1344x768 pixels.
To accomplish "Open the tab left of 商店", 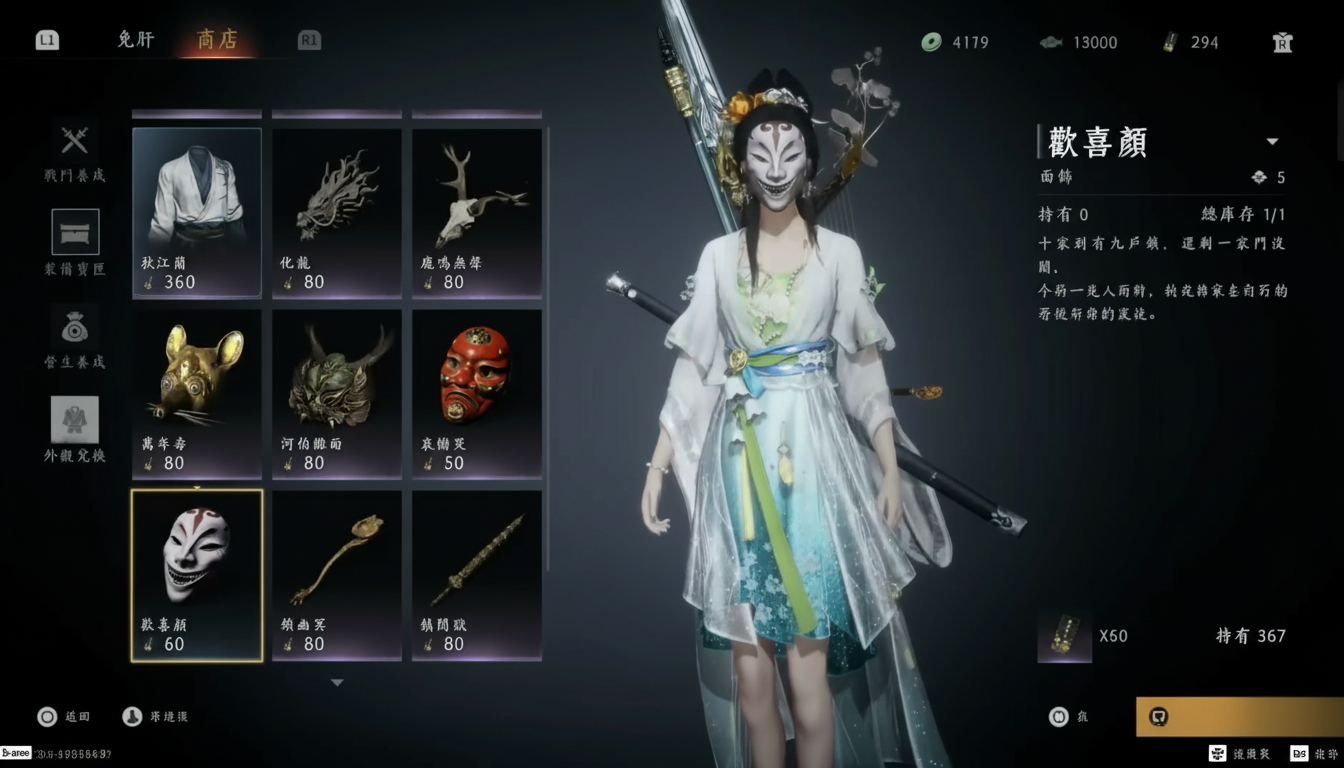I will 136,40.
